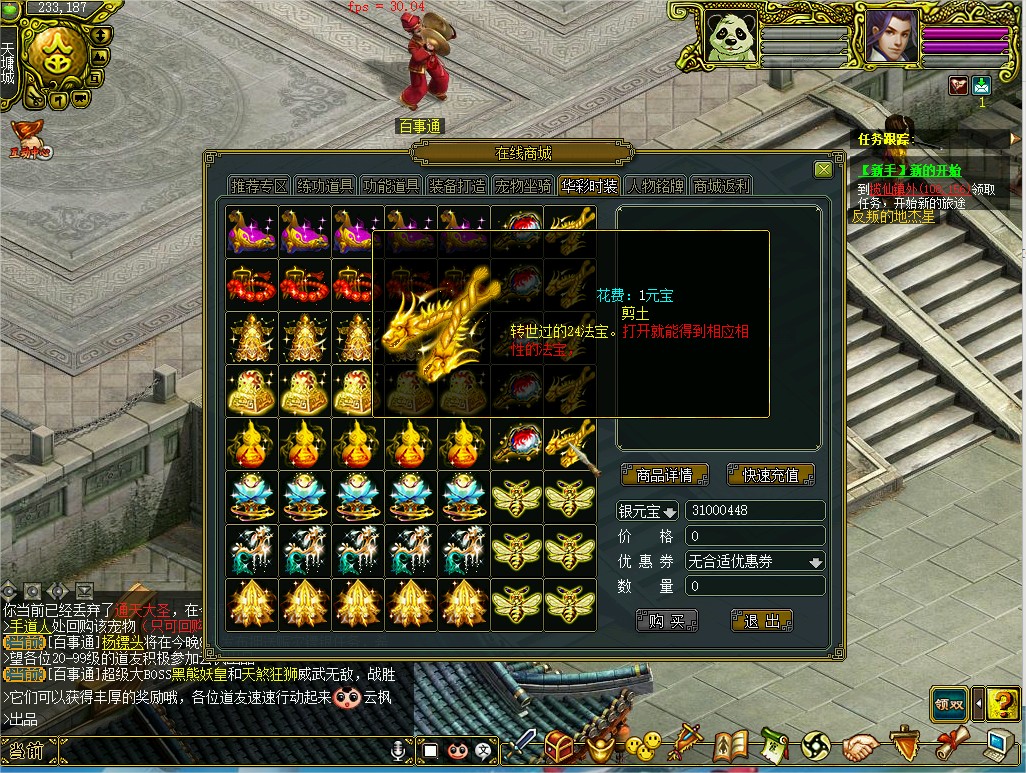
Task: Click the handshake icon in bottom toolbar
Action: (859, 746)
